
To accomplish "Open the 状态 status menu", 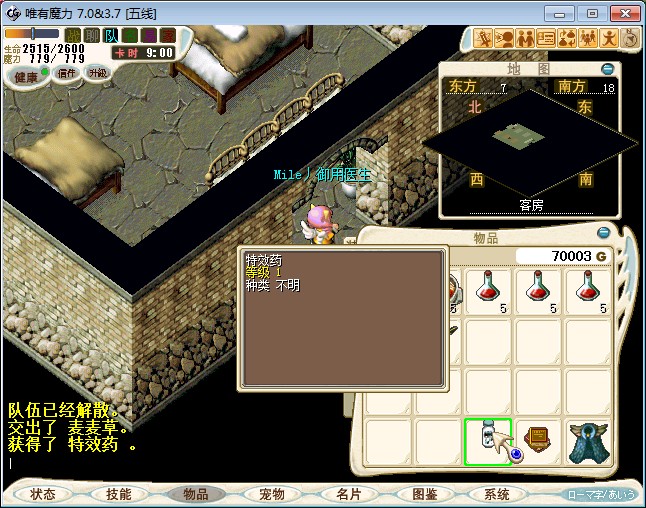I will (43, 494).
